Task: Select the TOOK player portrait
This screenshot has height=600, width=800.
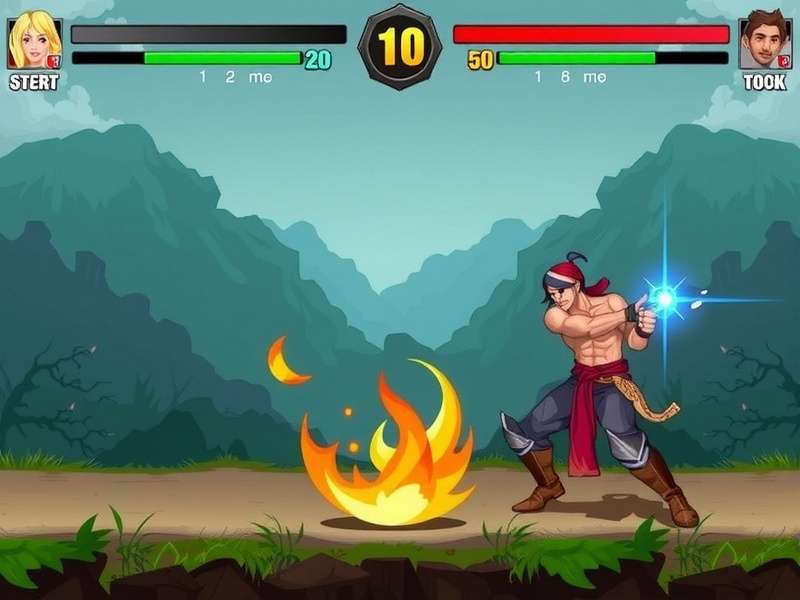Action: (765, 42)
